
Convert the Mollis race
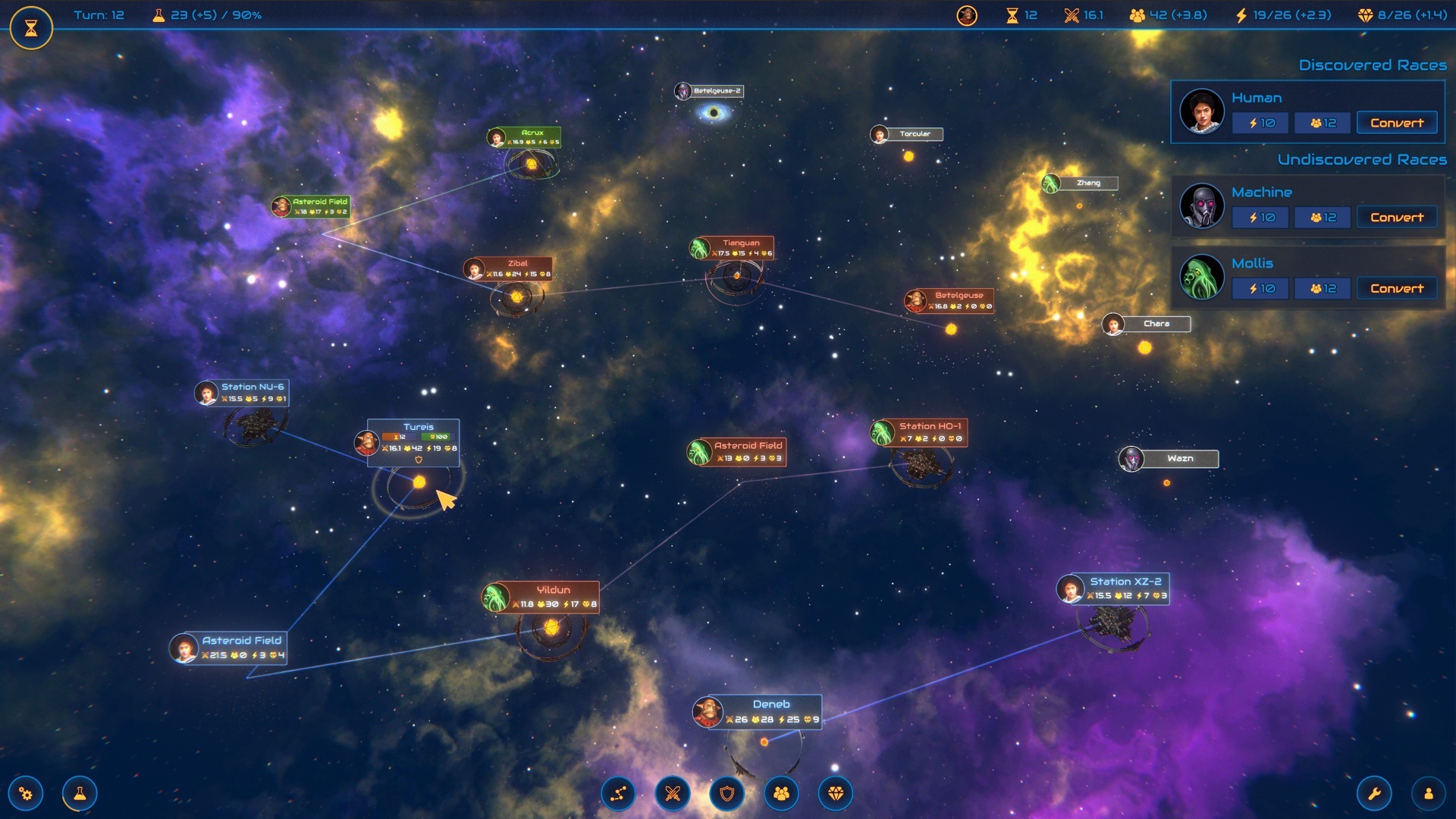coord(1396,289)
